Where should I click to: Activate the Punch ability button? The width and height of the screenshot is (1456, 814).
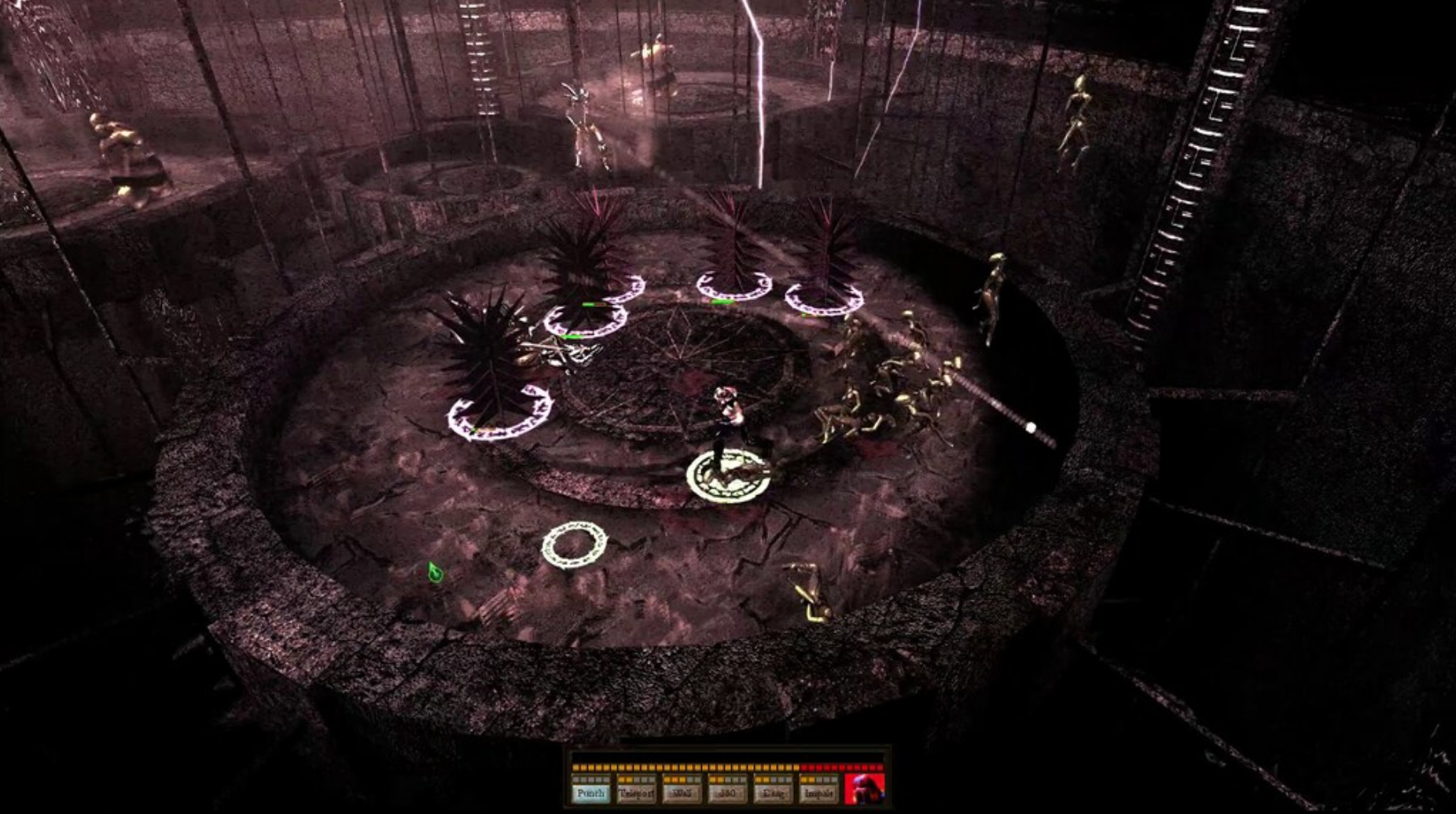[590, 794]
